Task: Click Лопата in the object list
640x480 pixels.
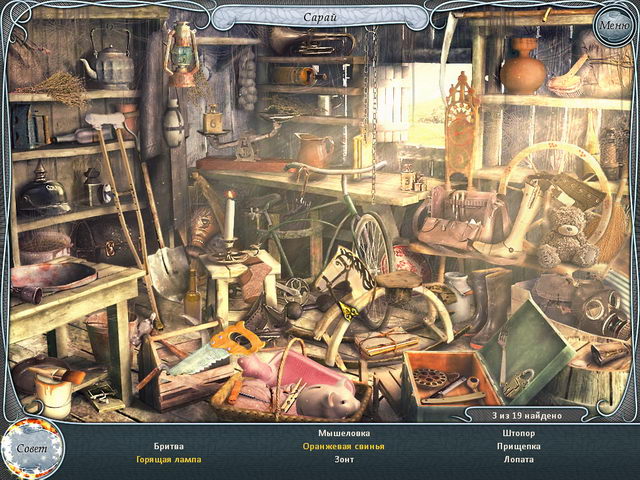Action: tap(519, 460)
